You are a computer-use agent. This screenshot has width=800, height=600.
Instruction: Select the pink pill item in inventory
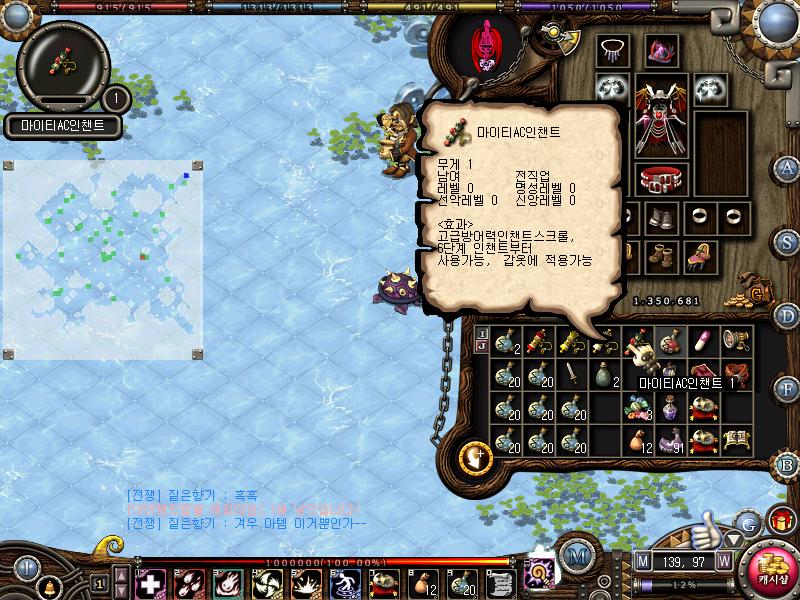704,342
